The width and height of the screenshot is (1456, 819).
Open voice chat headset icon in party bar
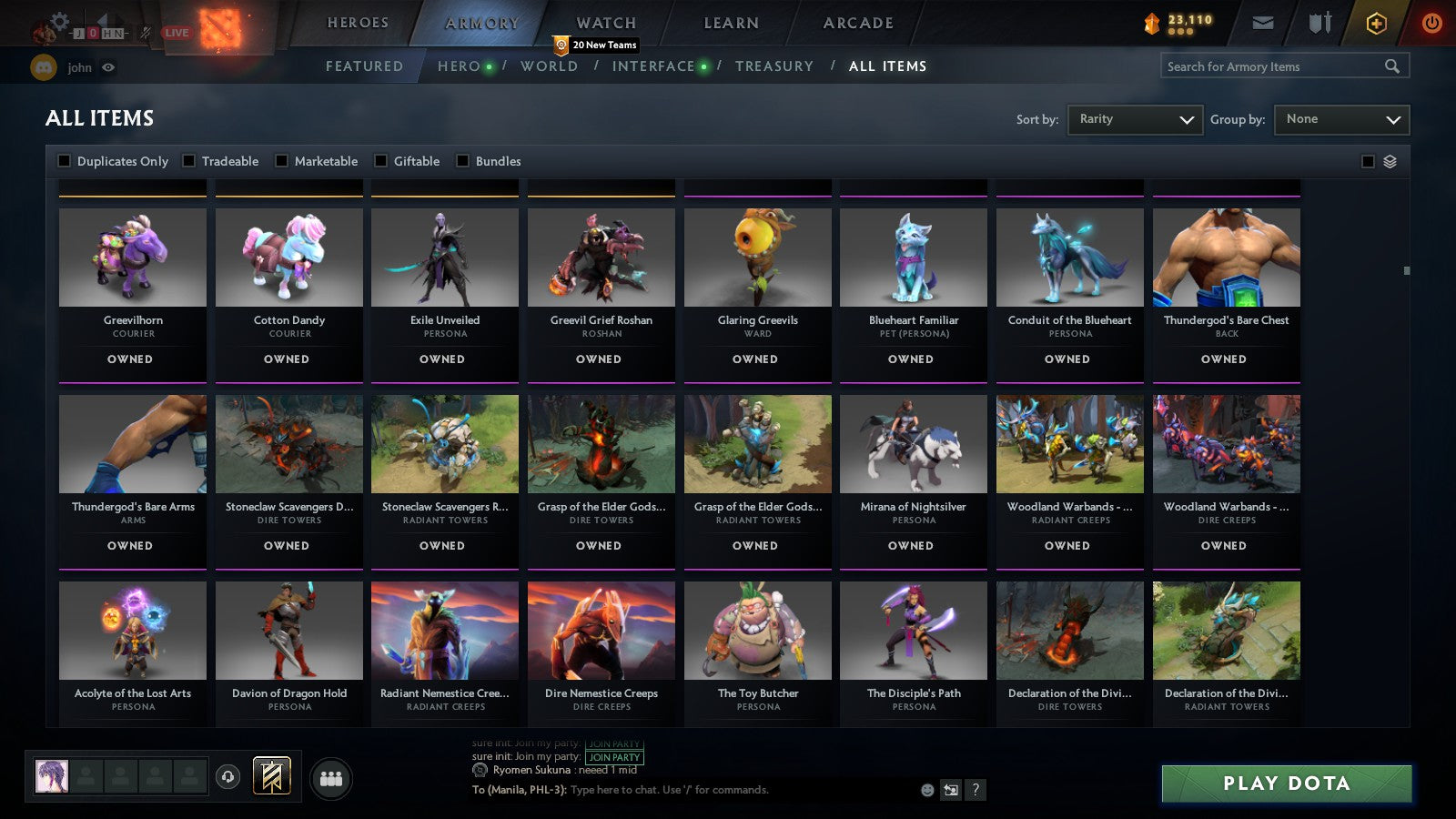227,778
